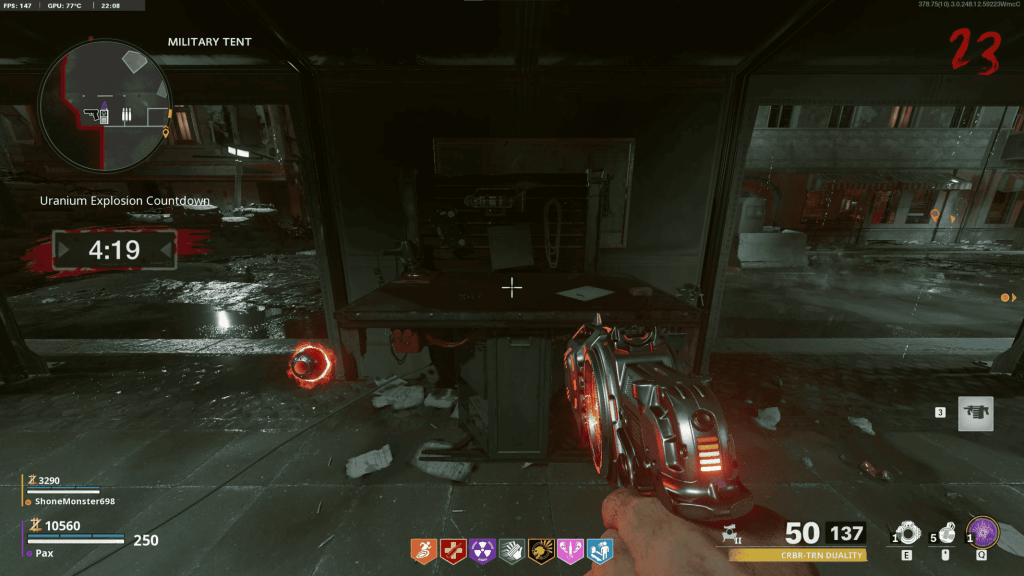Click the Uranium Explosion Countdown objective
The width and height of the screenshot is (1024, 576).
click(124, 200)
